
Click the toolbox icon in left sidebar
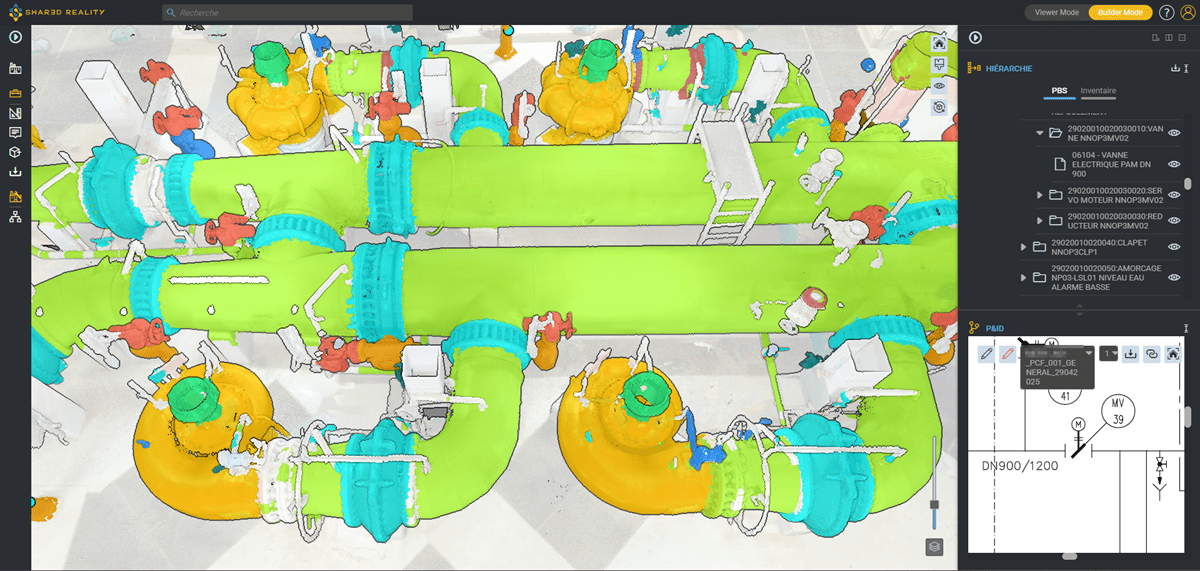point(15,93)
